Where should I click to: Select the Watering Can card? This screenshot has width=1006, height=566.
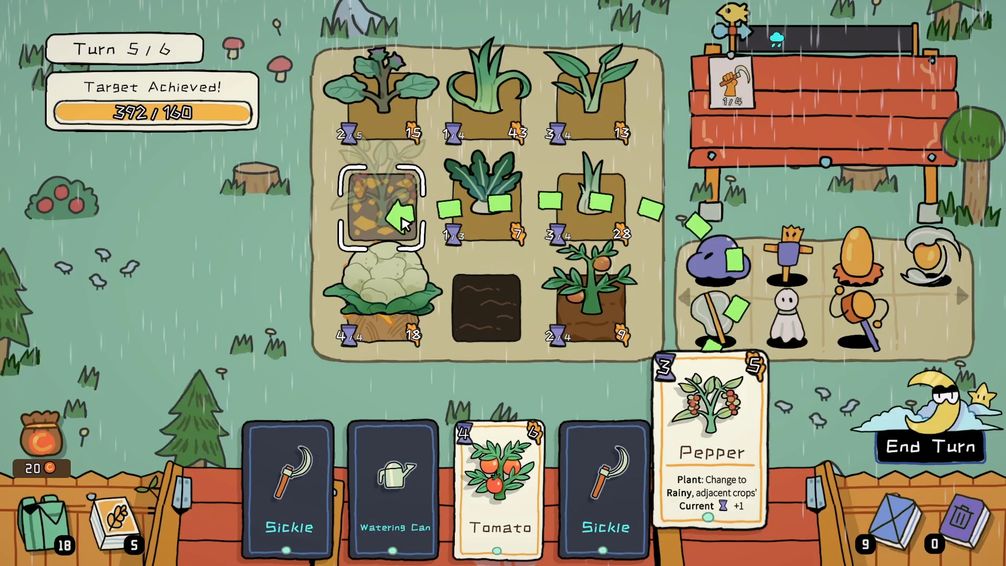[x=393, y=487]
